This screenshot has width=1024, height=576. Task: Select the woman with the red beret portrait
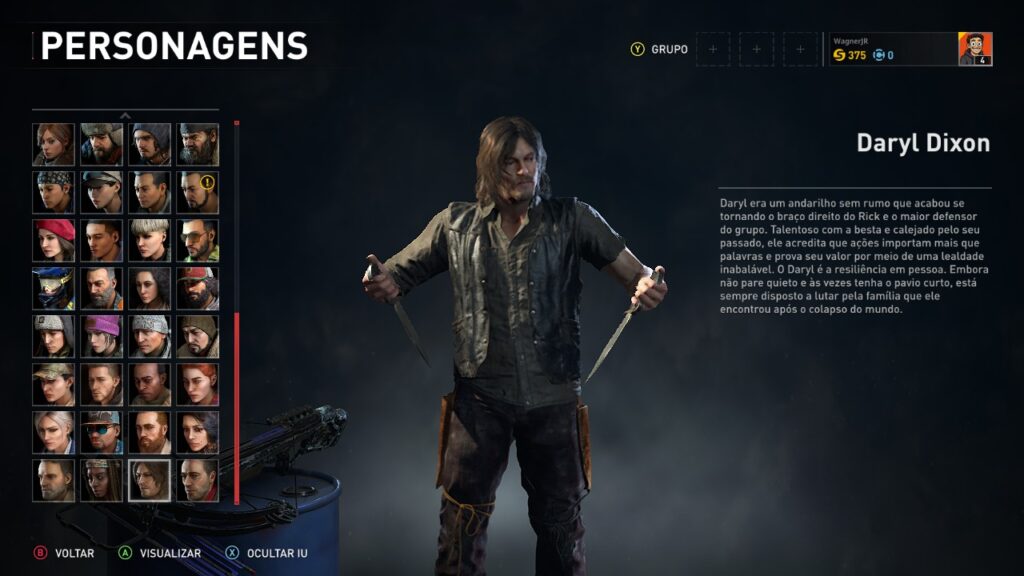(54, 240)
